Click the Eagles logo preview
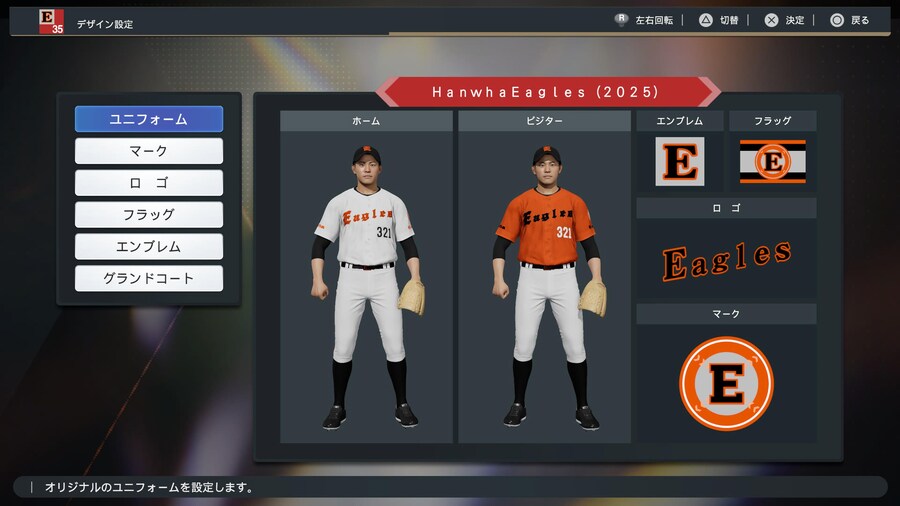The image size is (900, 506). pyautogui.click(x=726, y=260)
